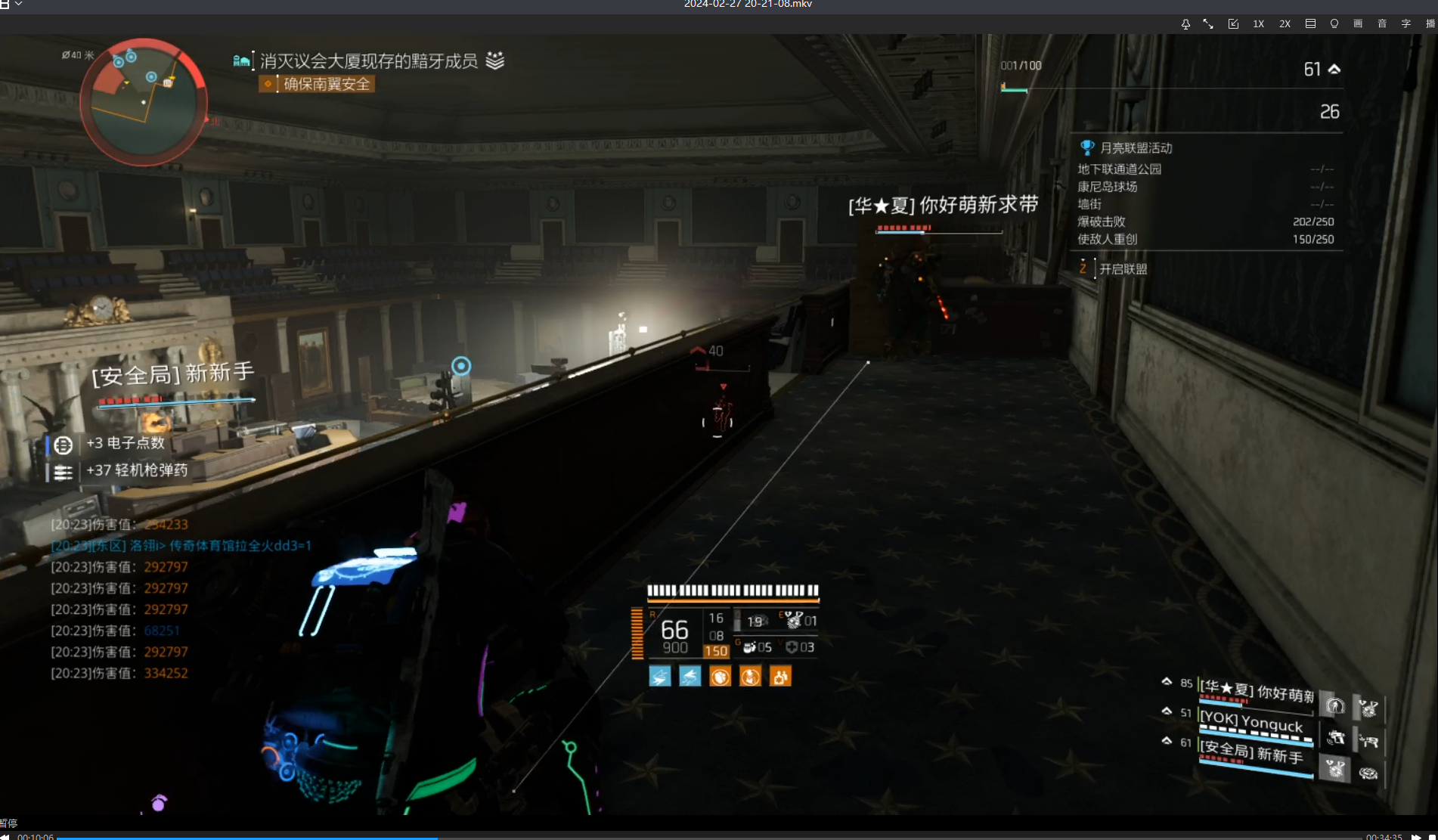Viewport: 1438px width, 840px height.
Task: Select the grenade icon in the weapon HUD
Action: click(x=750, y=647)
